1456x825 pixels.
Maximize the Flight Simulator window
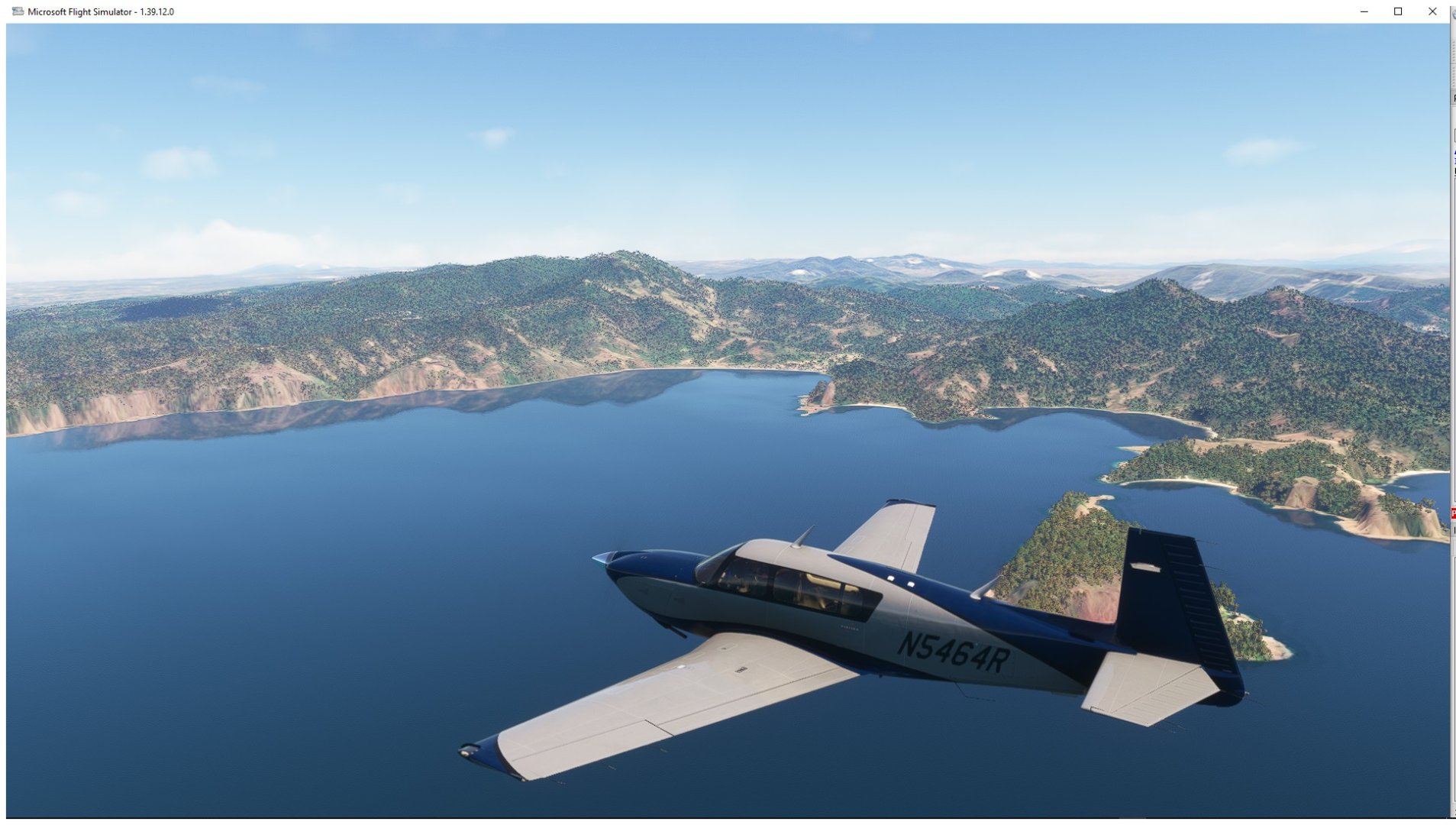point(1398,11)
